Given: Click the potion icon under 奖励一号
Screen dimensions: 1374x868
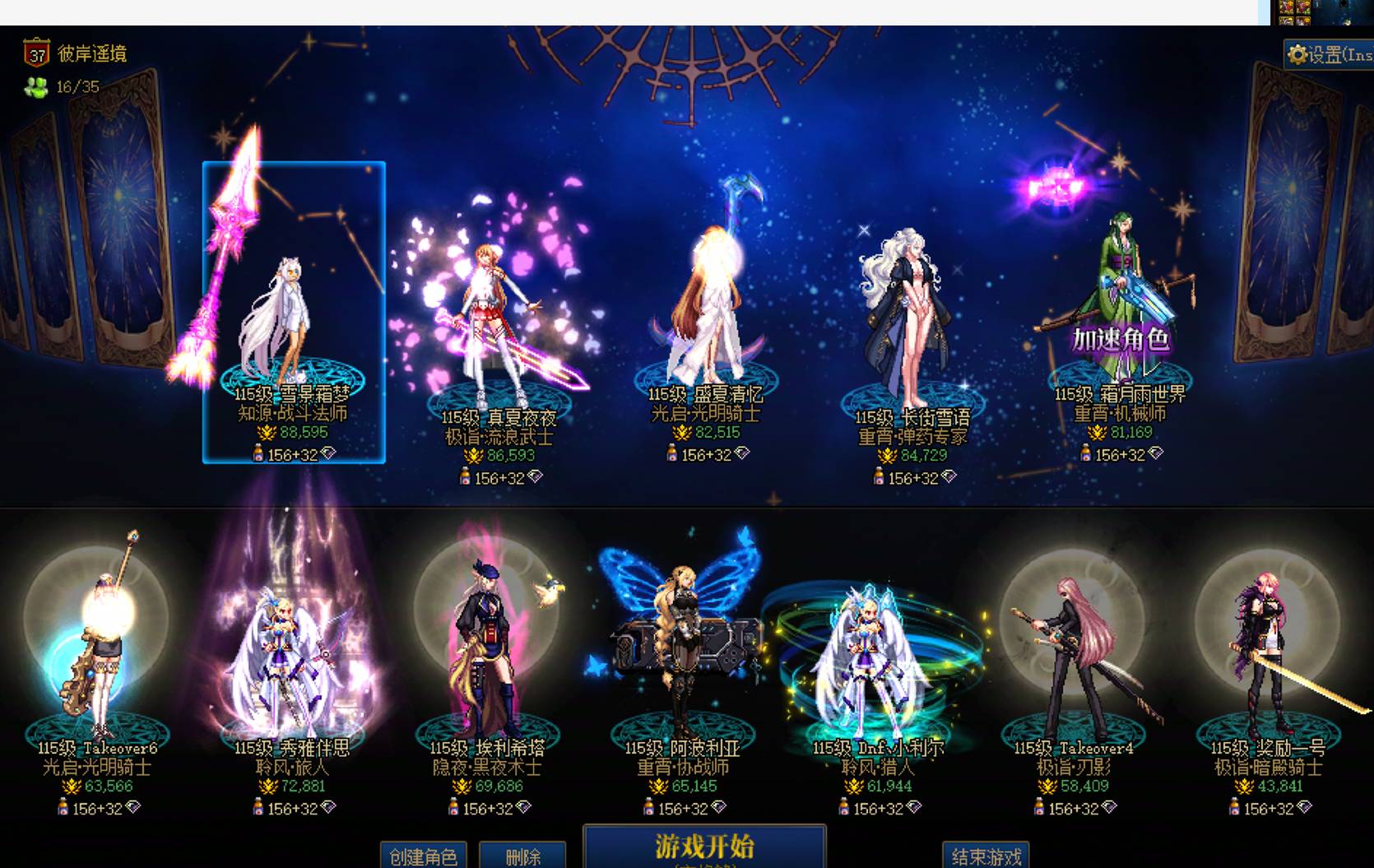Looking at the screenshot, I should coord(1233,807).
